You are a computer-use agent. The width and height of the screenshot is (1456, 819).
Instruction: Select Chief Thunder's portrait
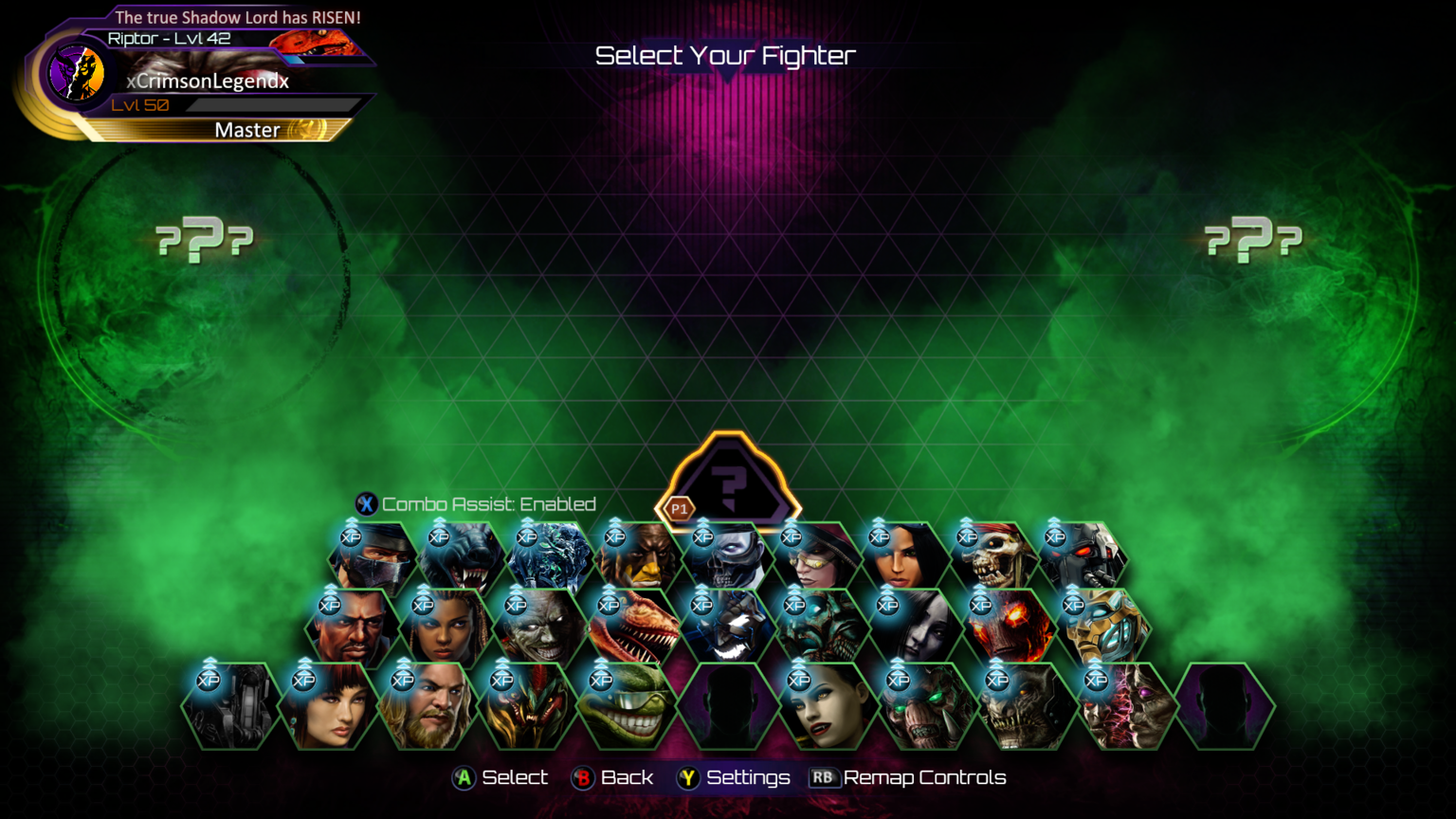click(x=638, y=558)
